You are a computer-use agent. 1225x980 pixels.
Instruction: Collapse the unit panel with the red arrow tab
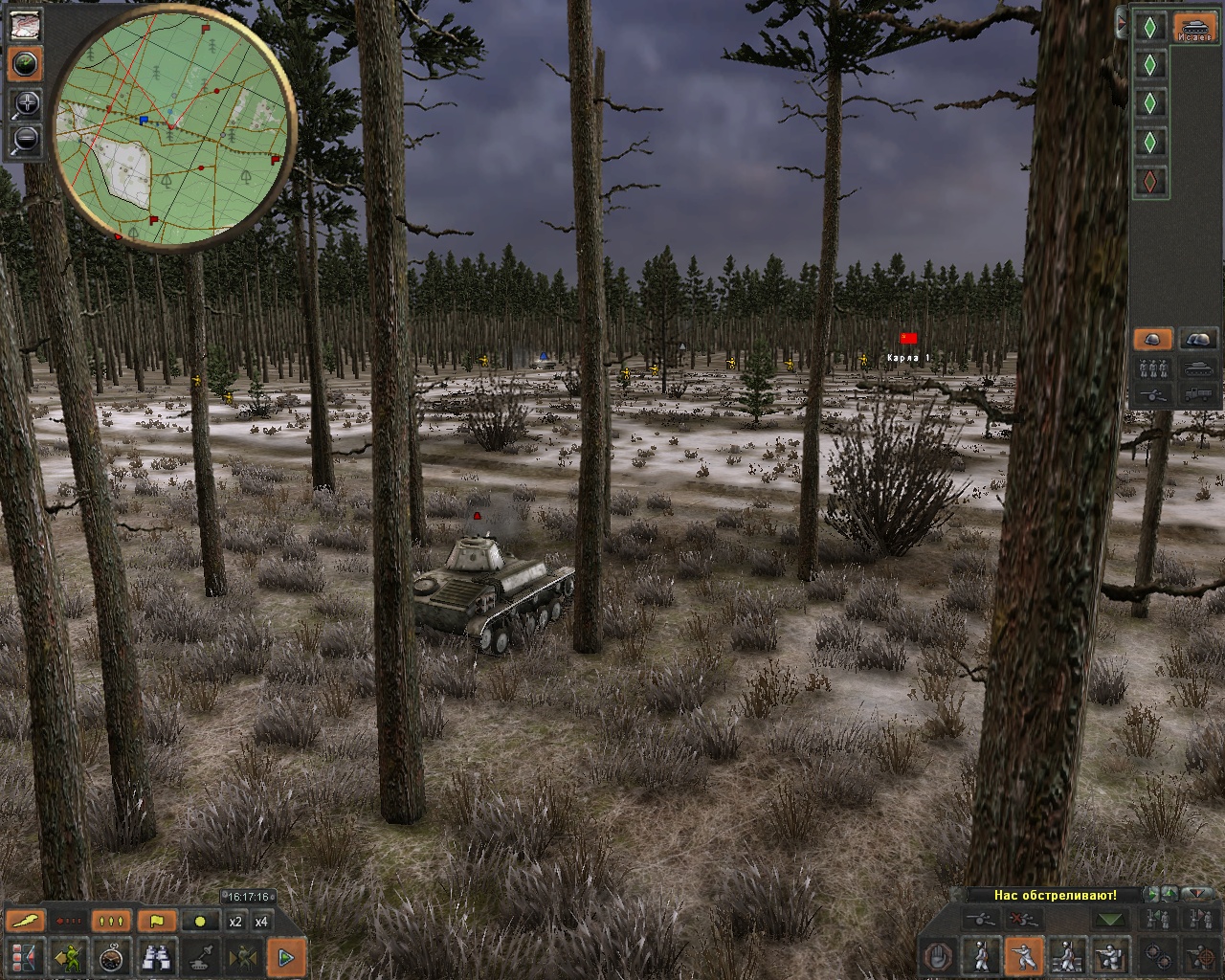pos(1122,23)
